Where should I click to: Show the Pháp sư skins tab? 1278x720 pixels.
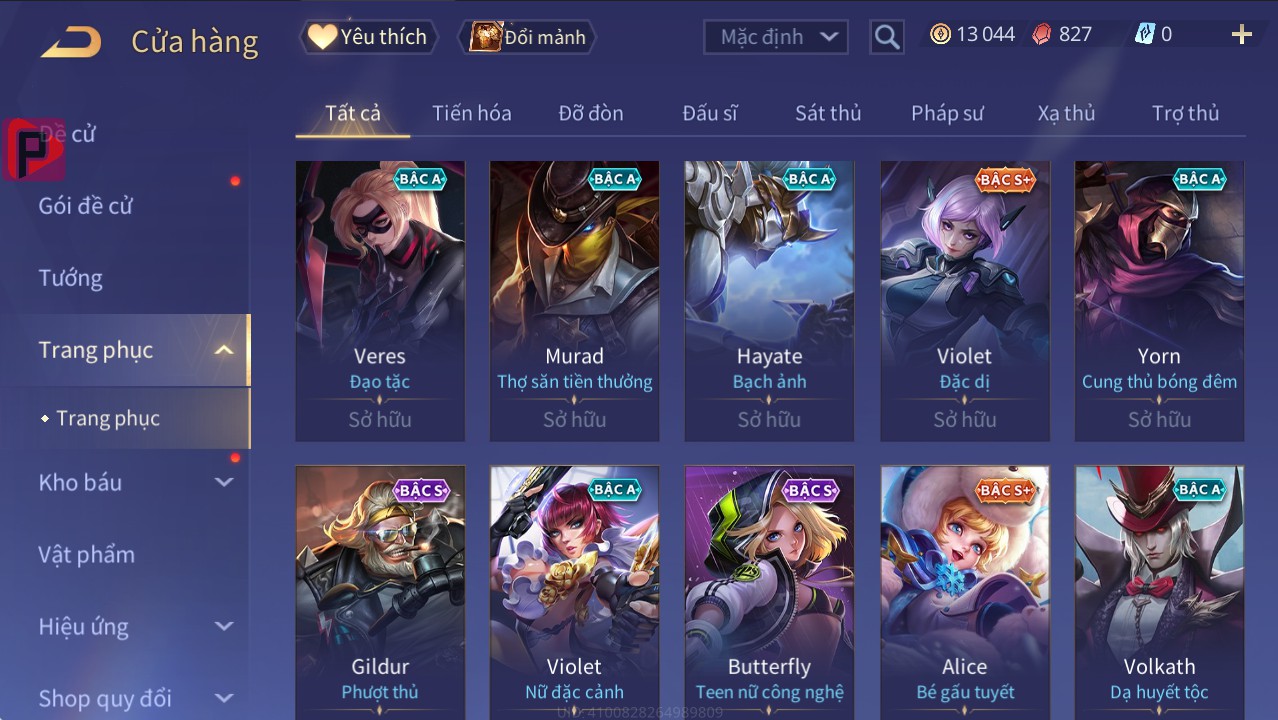947,113
